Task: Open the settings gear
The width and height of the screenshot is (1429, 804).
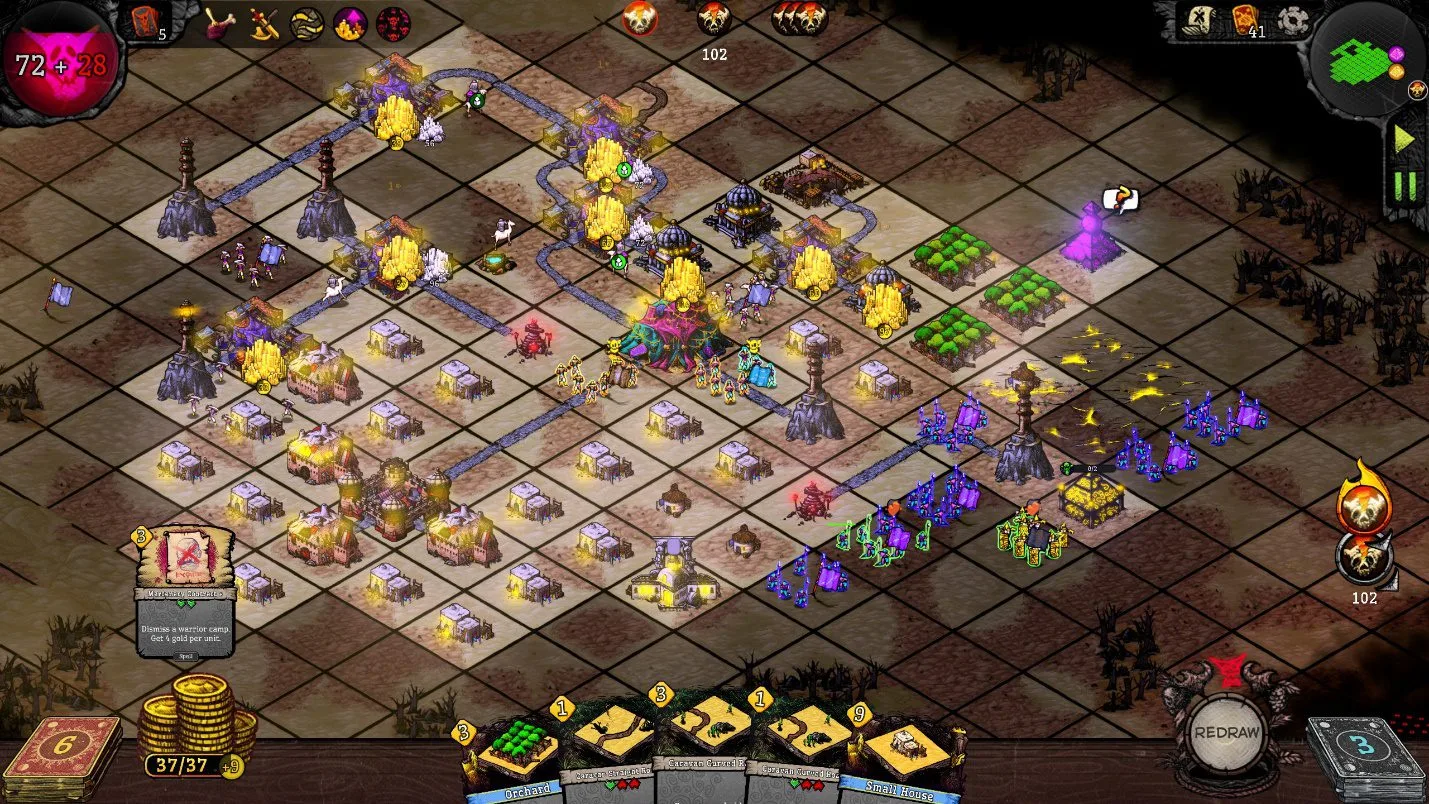Action: pyautogui.click(x=1293, y=21)
